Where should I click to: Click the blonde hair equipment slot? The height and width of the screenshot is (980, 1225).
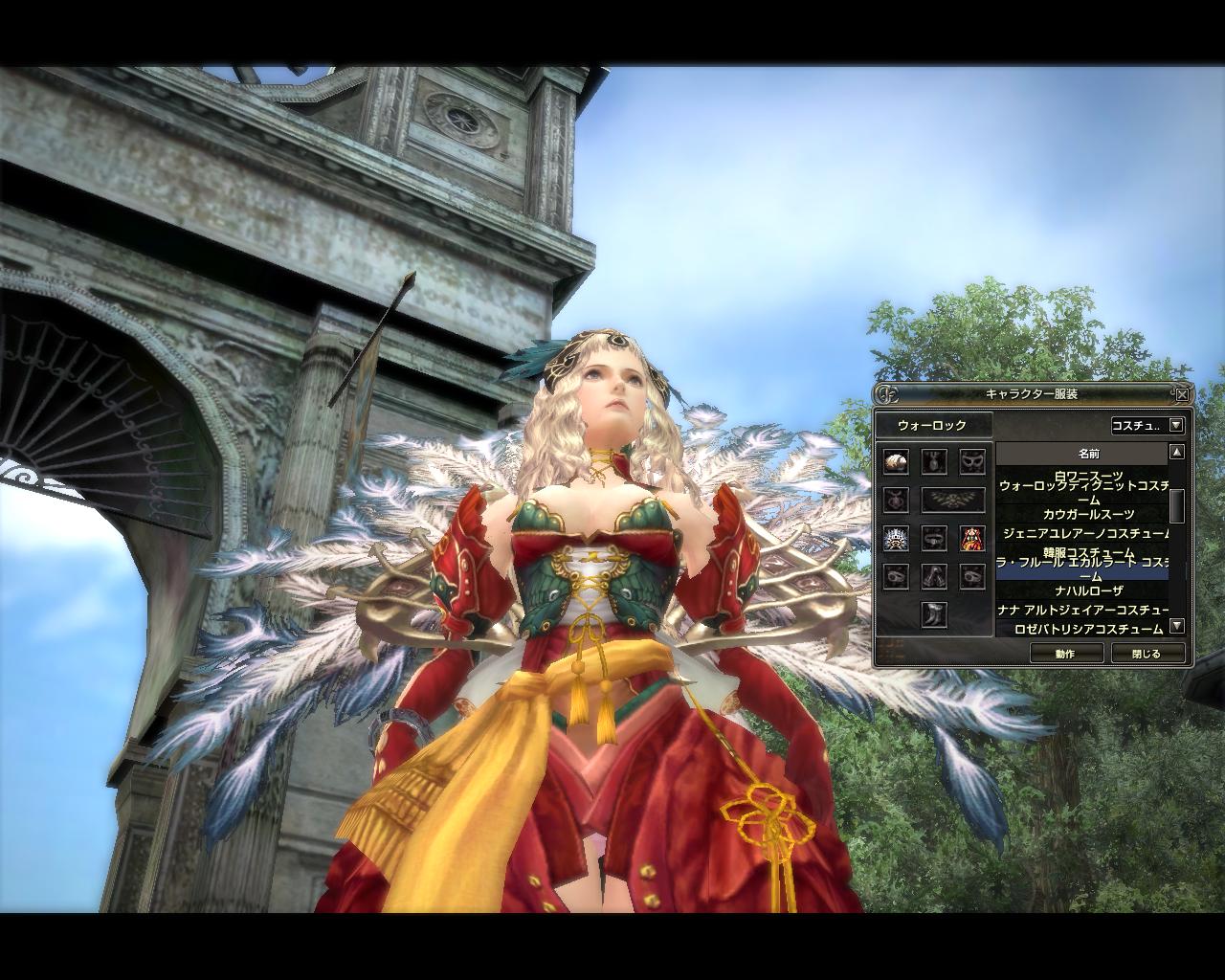(896, 461)
